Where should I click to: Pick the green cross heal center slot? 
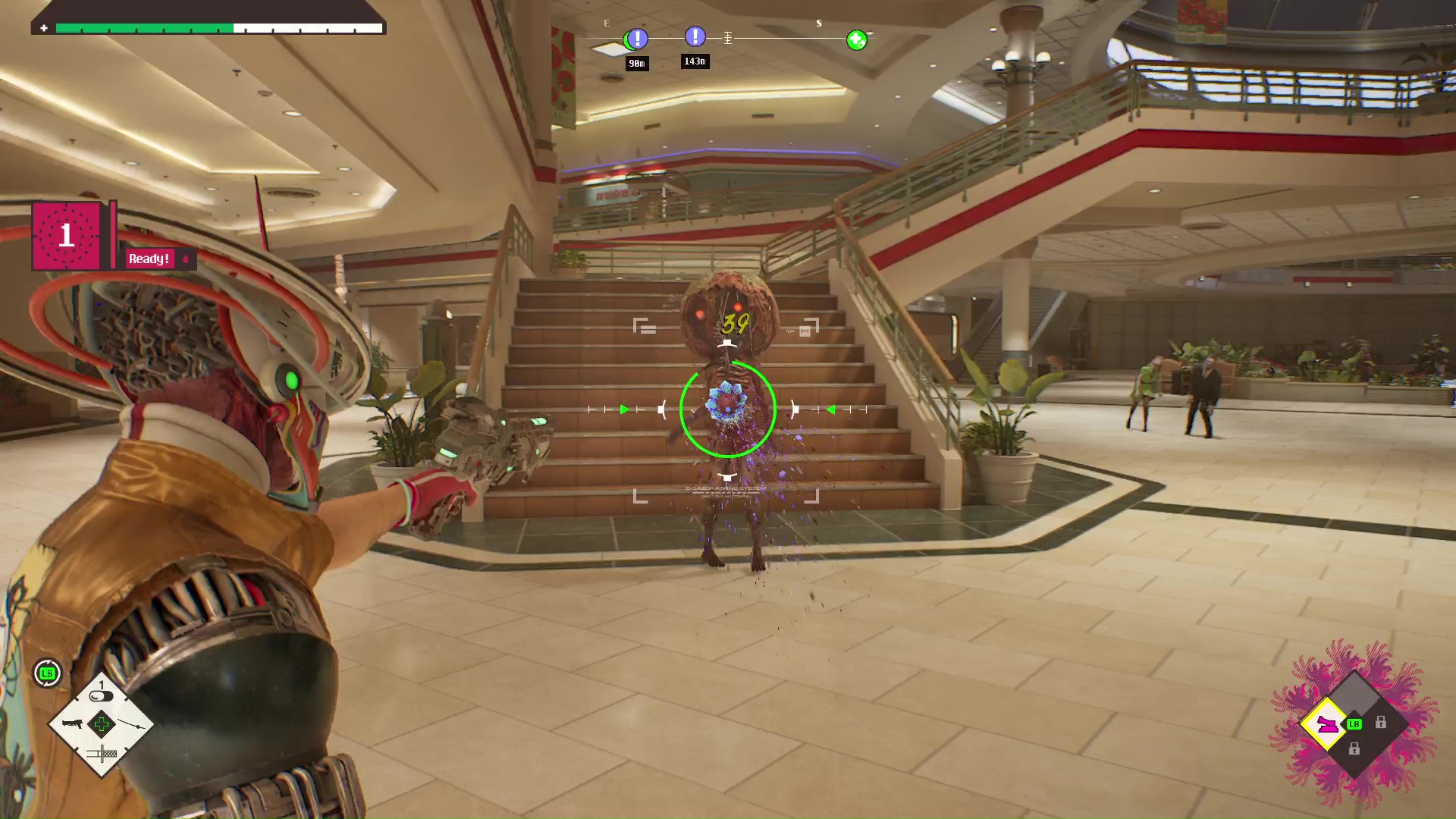(x=101, y=724)
